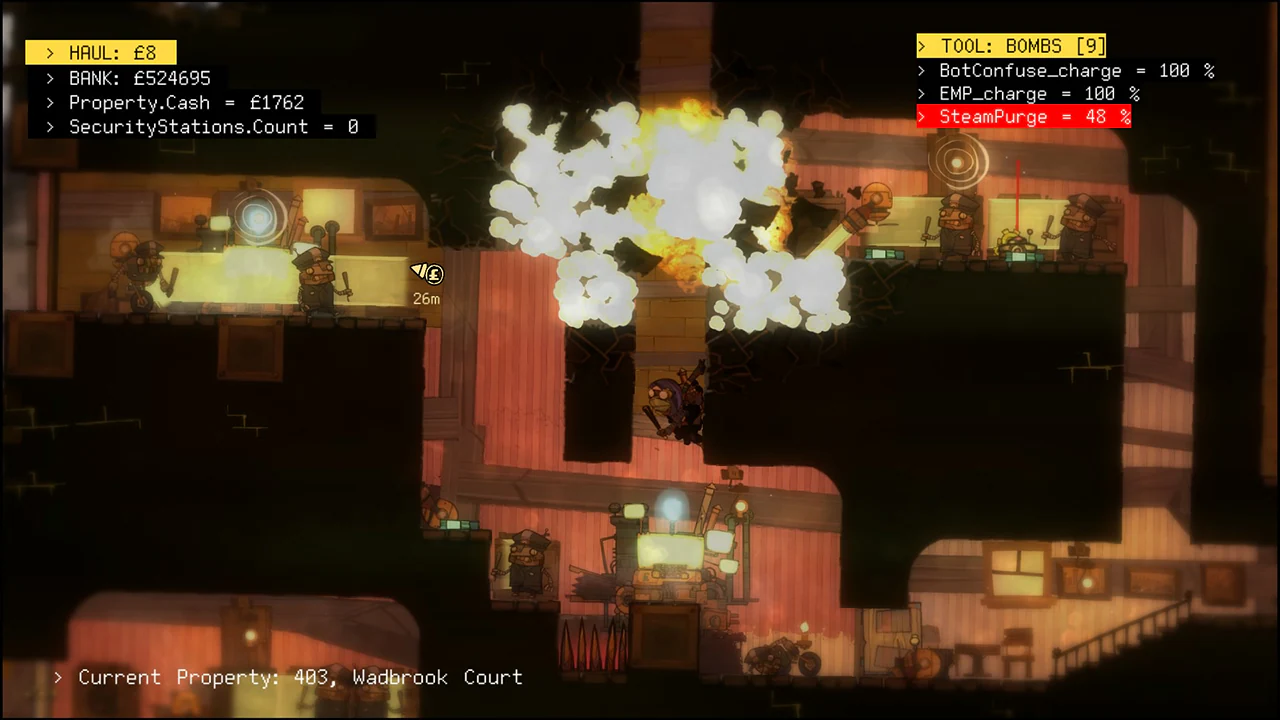1280x720 pixels.
Task: Click the coin waypoint marker at 26m
Action: pos(427,274)
